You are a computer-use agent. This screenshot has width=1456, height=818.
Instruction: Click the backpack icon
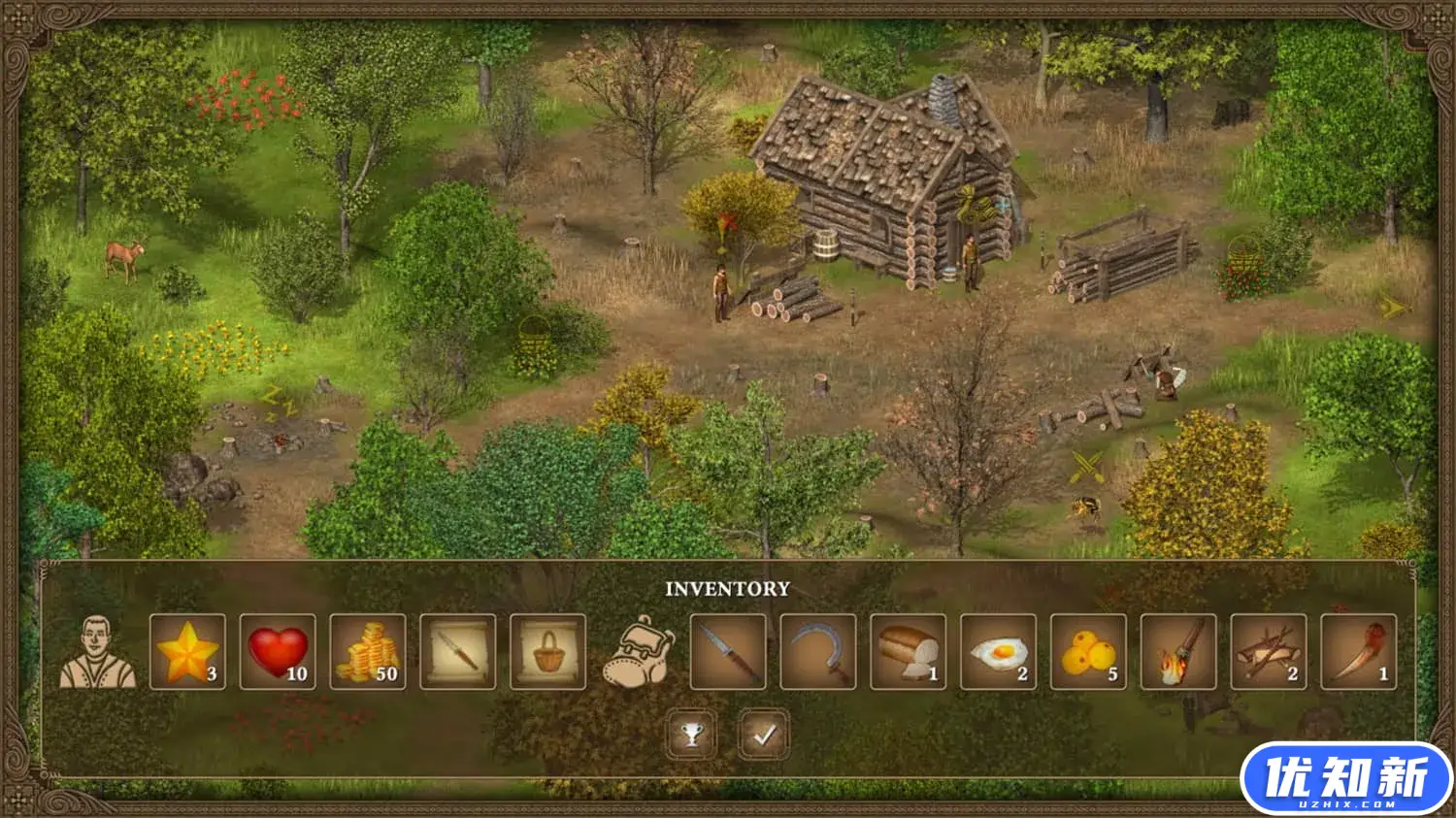click(638, 652)
